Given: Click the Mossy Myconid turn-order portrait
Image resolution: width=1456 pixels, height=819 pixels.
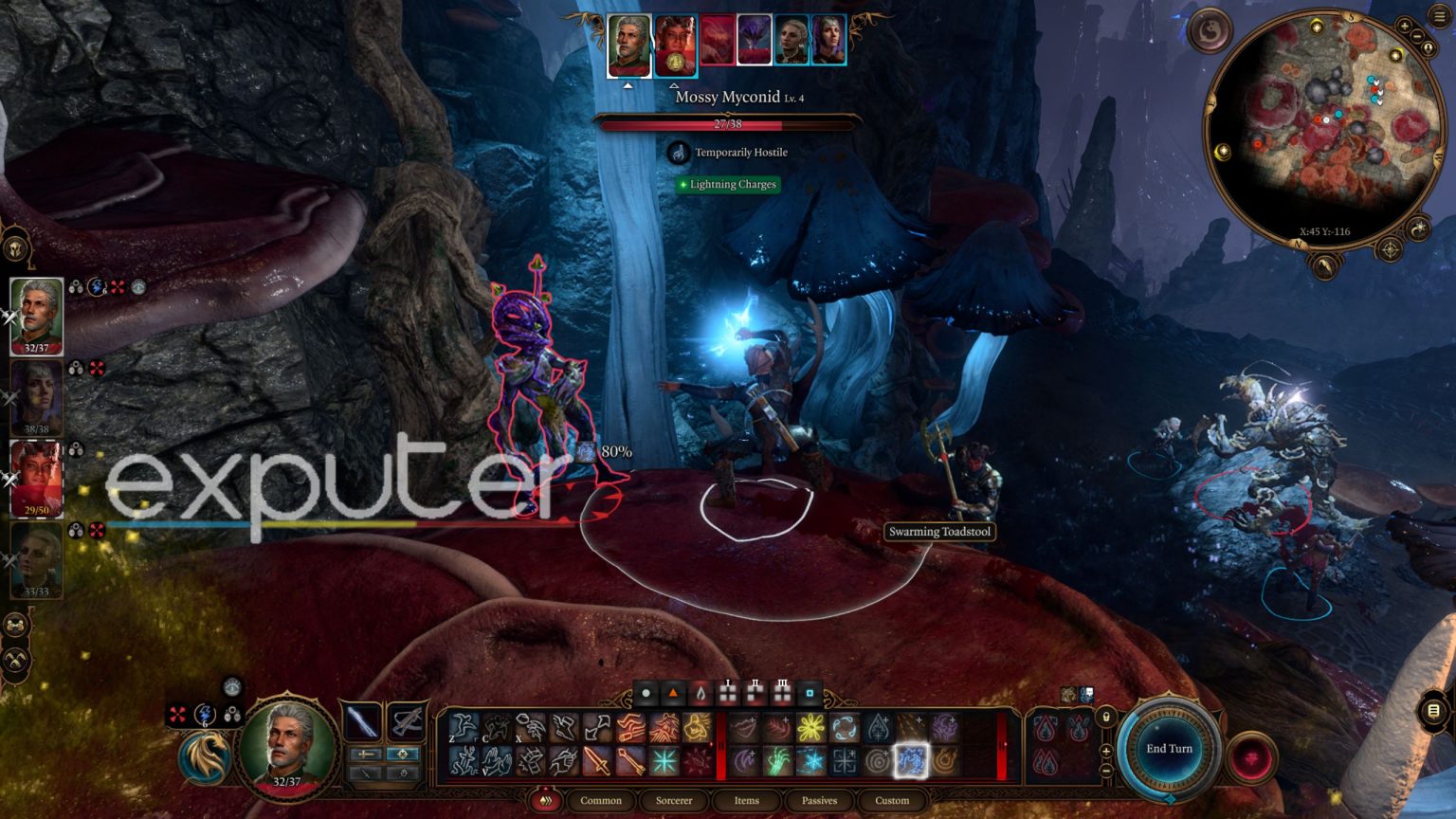Looking at the screenshot, I should click(x=754, y=42).
